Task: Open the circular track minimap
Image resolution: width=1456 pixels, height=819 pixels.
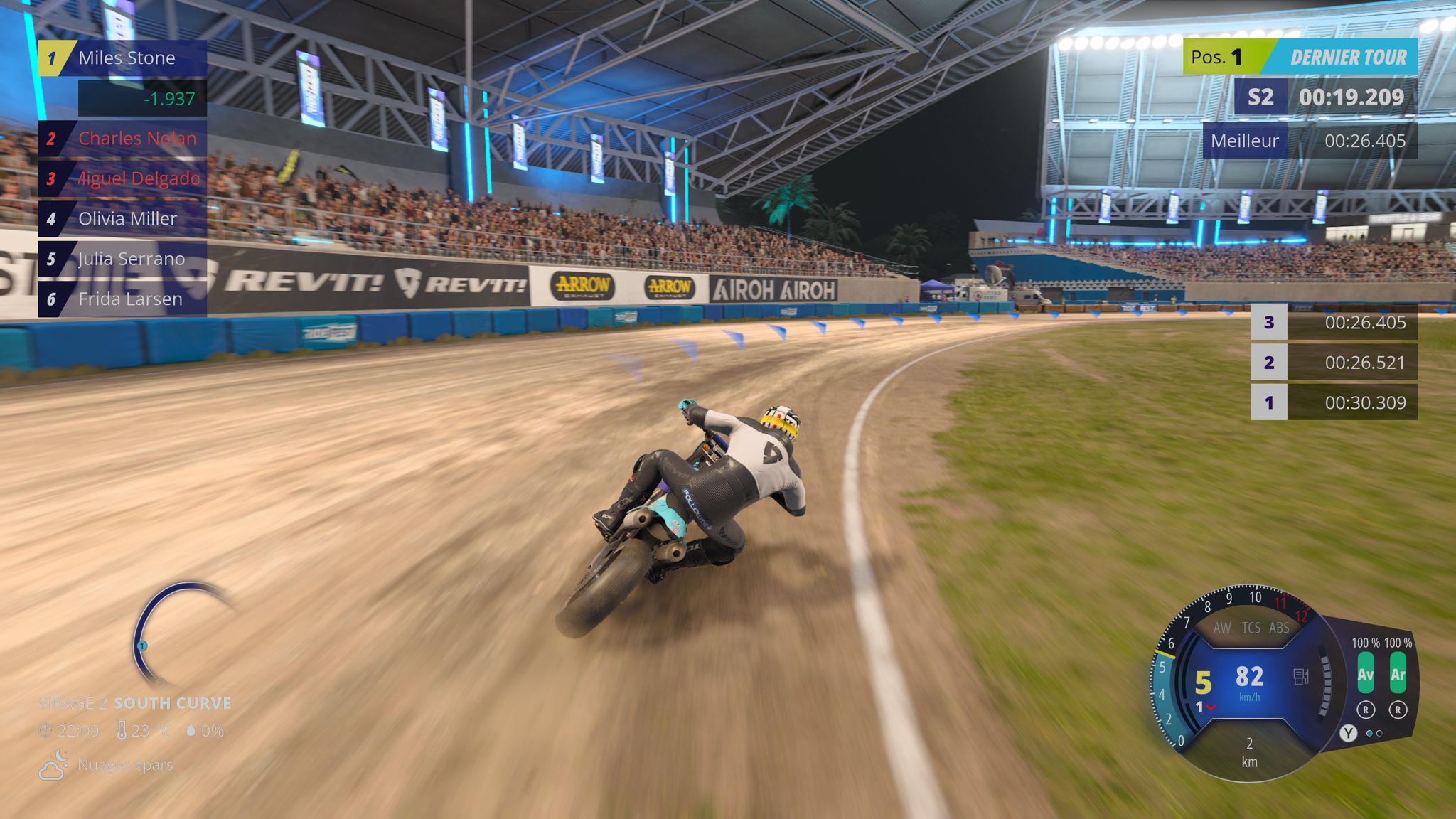Action: (178, 634)
